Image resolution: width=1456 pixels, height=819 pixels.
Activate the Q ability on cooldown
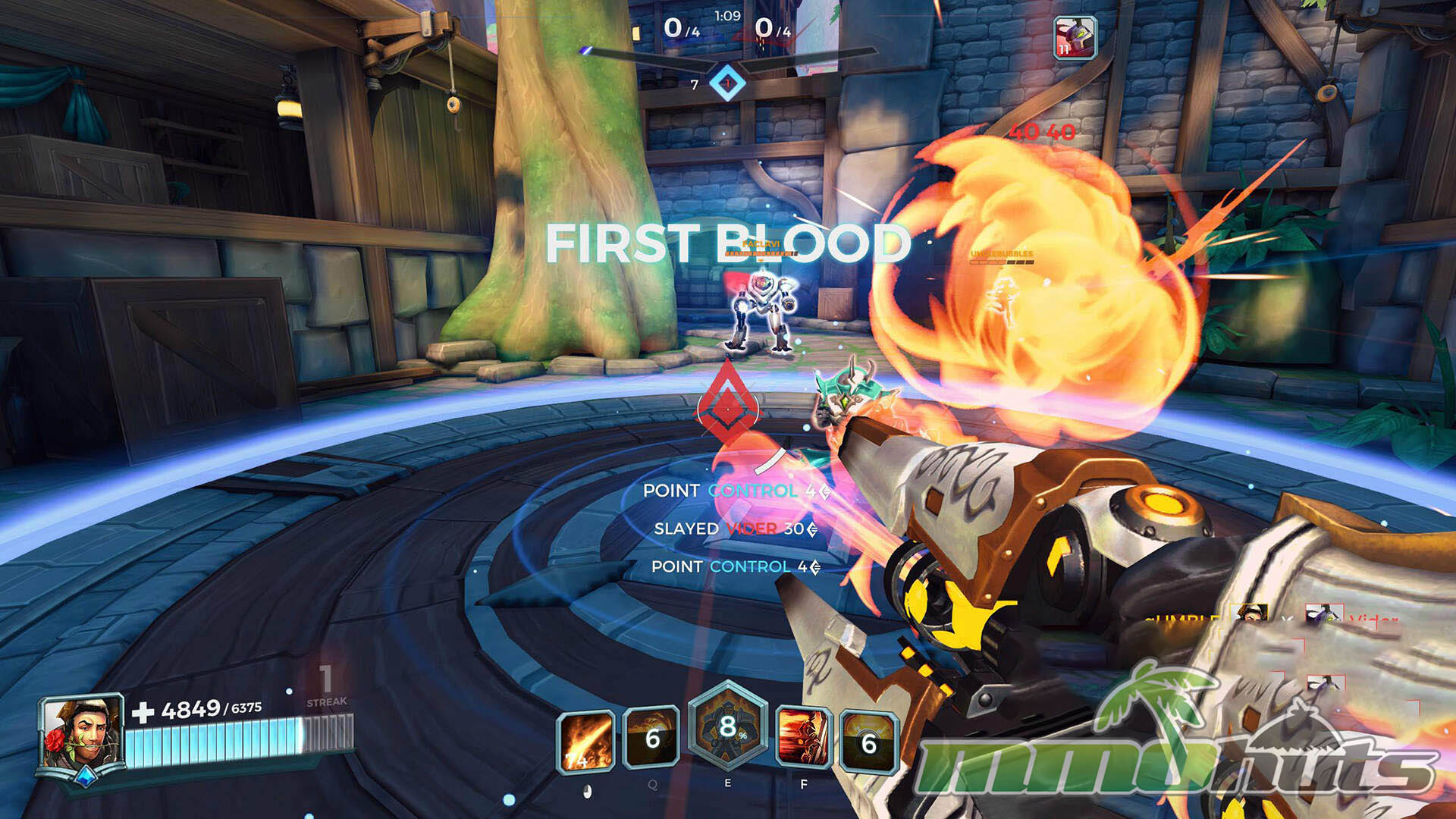[651, 738]
